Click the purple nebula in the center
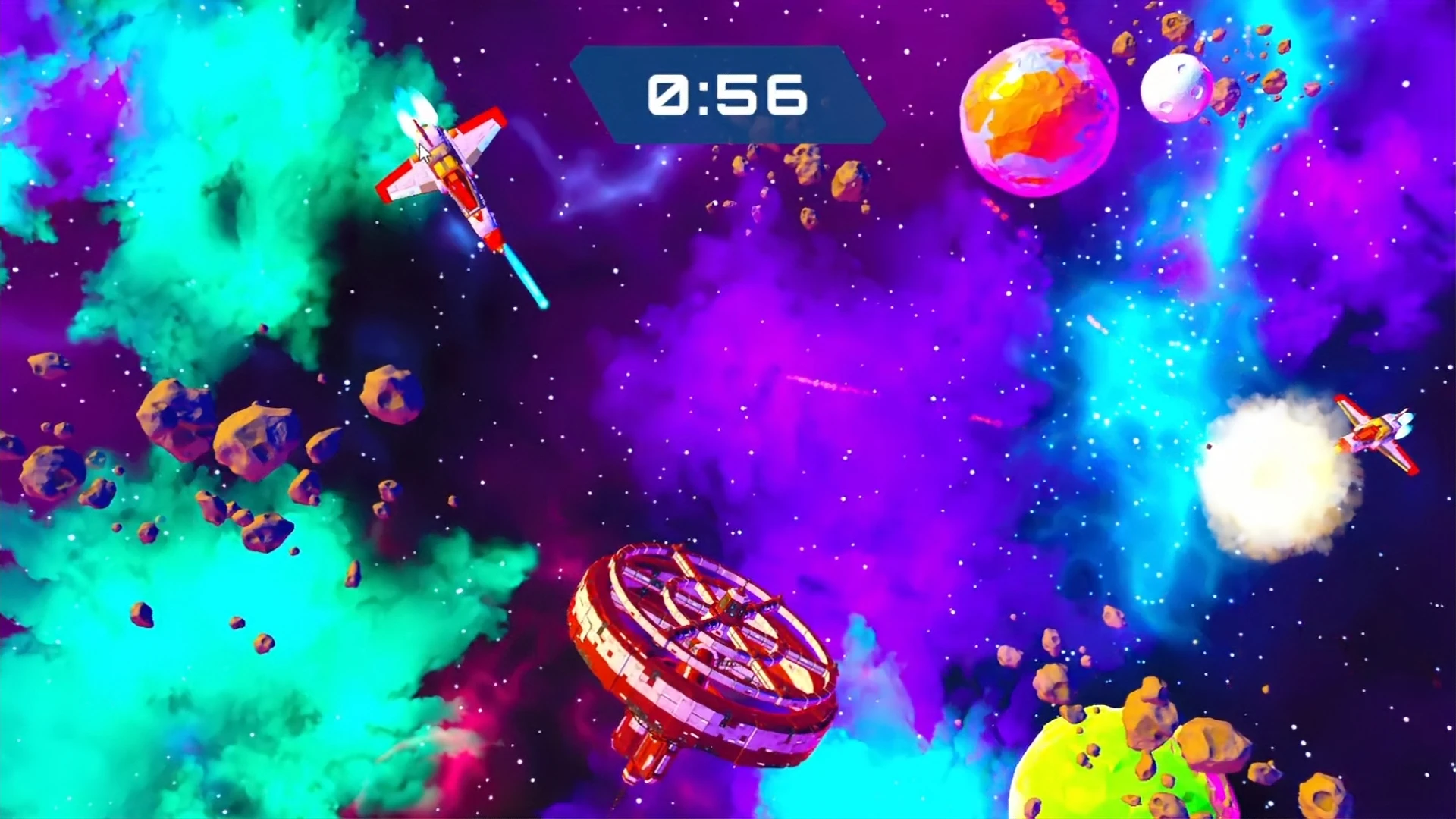Image resolution: width=1456 pixels, height=819 pixels. tap(796, 425)
